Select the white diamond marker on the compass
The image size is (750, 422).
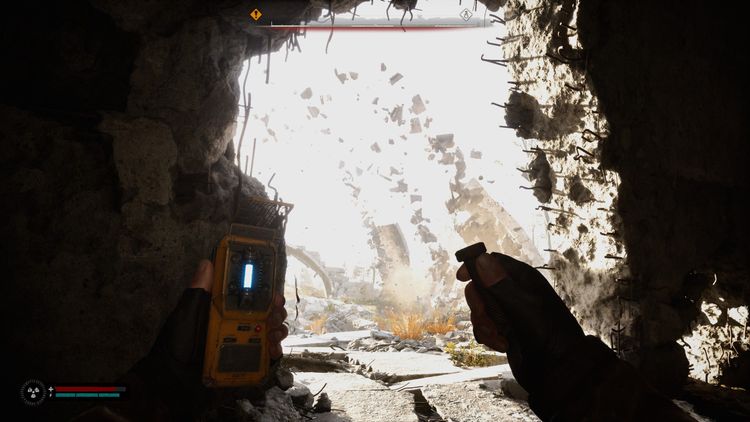click(x=466, y=15)
